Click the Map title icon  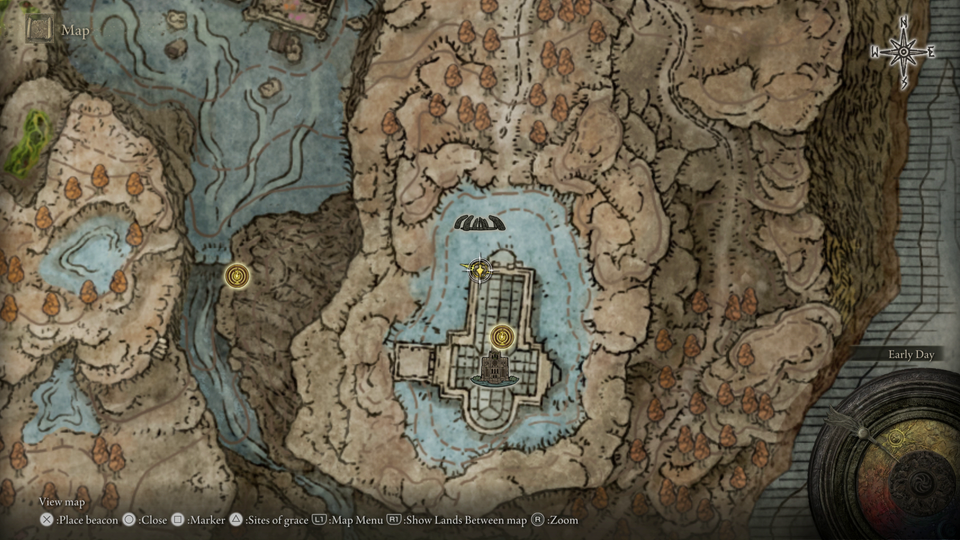tap(40, 29)
